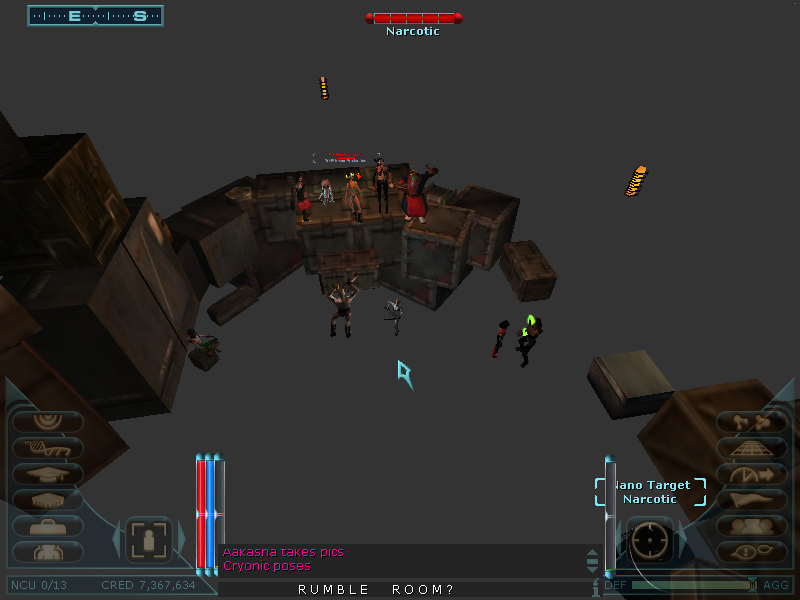Open the speech bubbles chat button
Viewport: 800px width, 600px height.
pyautogui.click(x=752, y=551)
